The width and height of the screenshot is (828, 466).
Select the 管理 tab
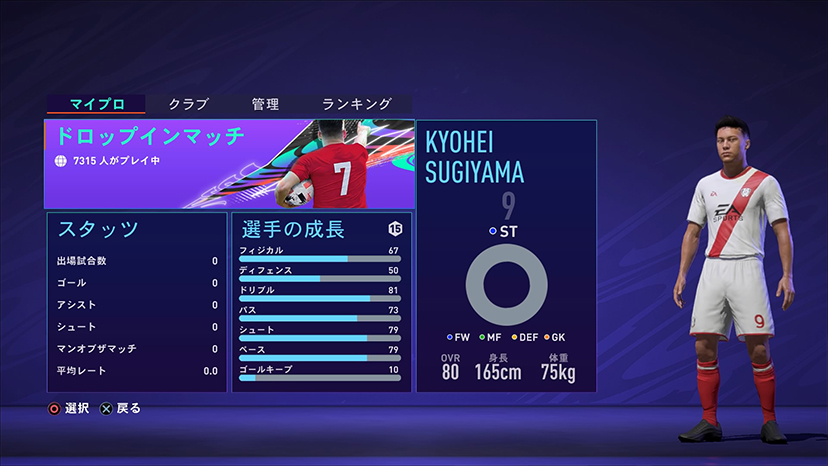tap(265, 104)
